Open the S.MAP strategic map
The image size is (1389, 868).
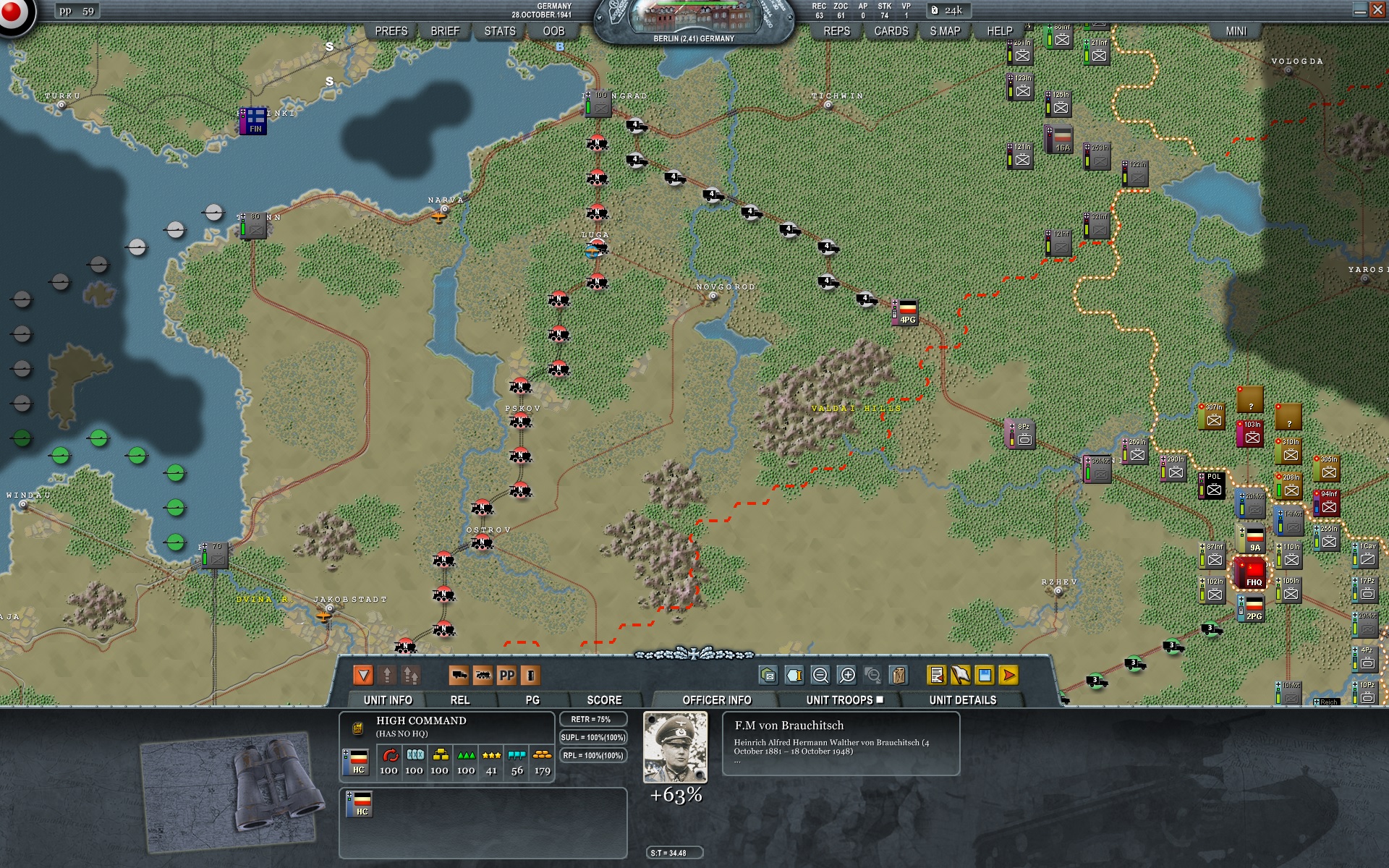[x=945, y=31]
